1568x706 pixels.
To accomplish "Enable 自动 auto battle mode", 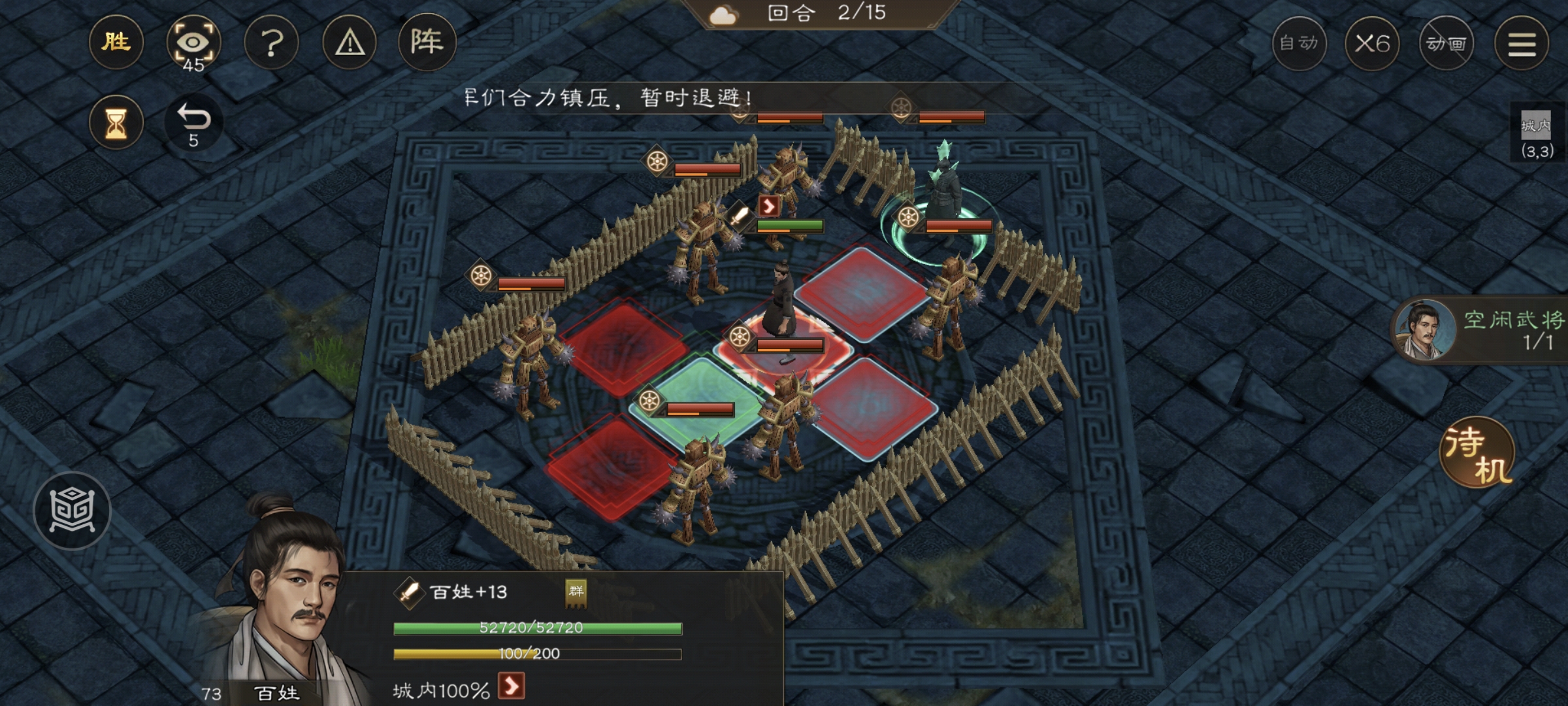I will (x=1299, y=44).
